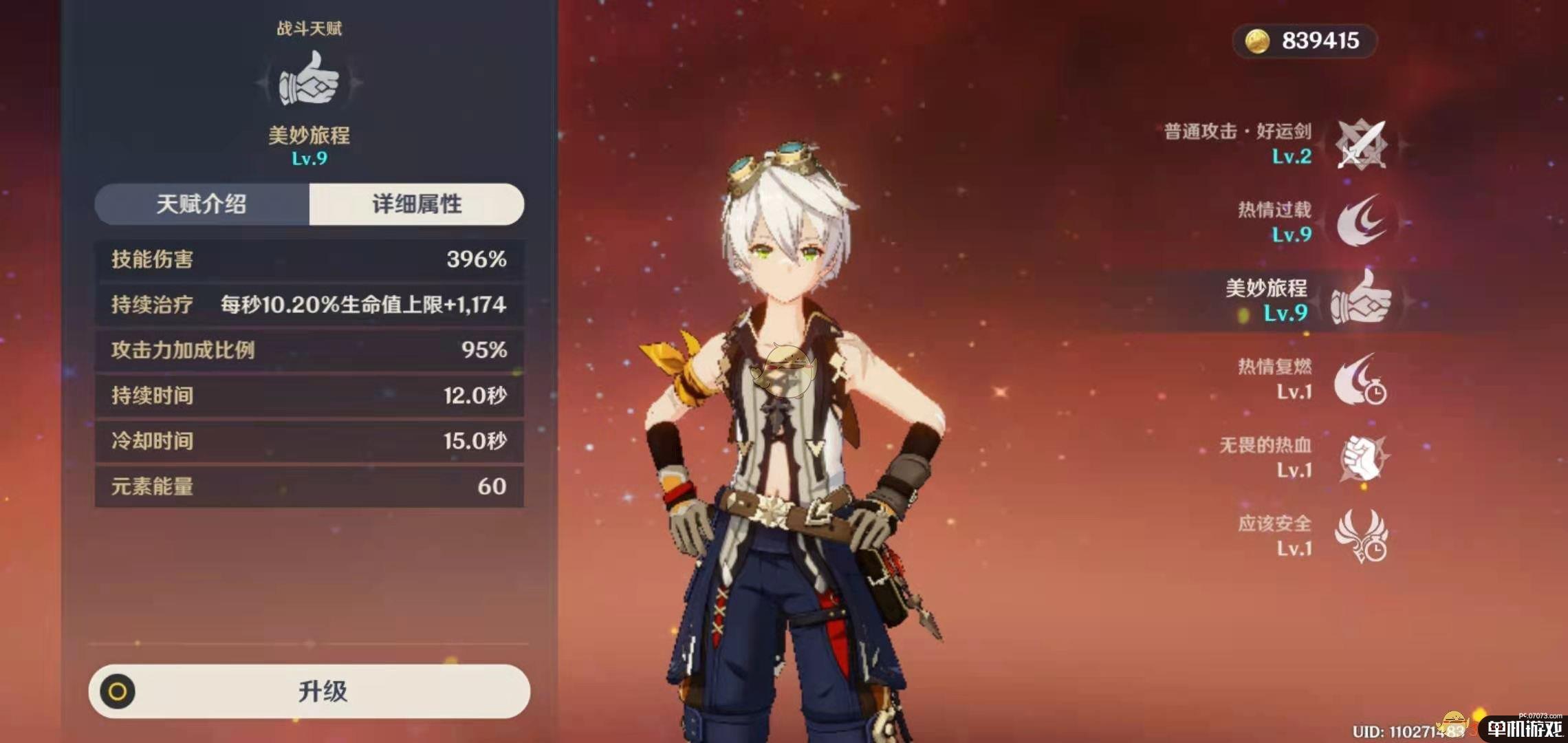View the 应该安全 passive talent

point(1360,536)
